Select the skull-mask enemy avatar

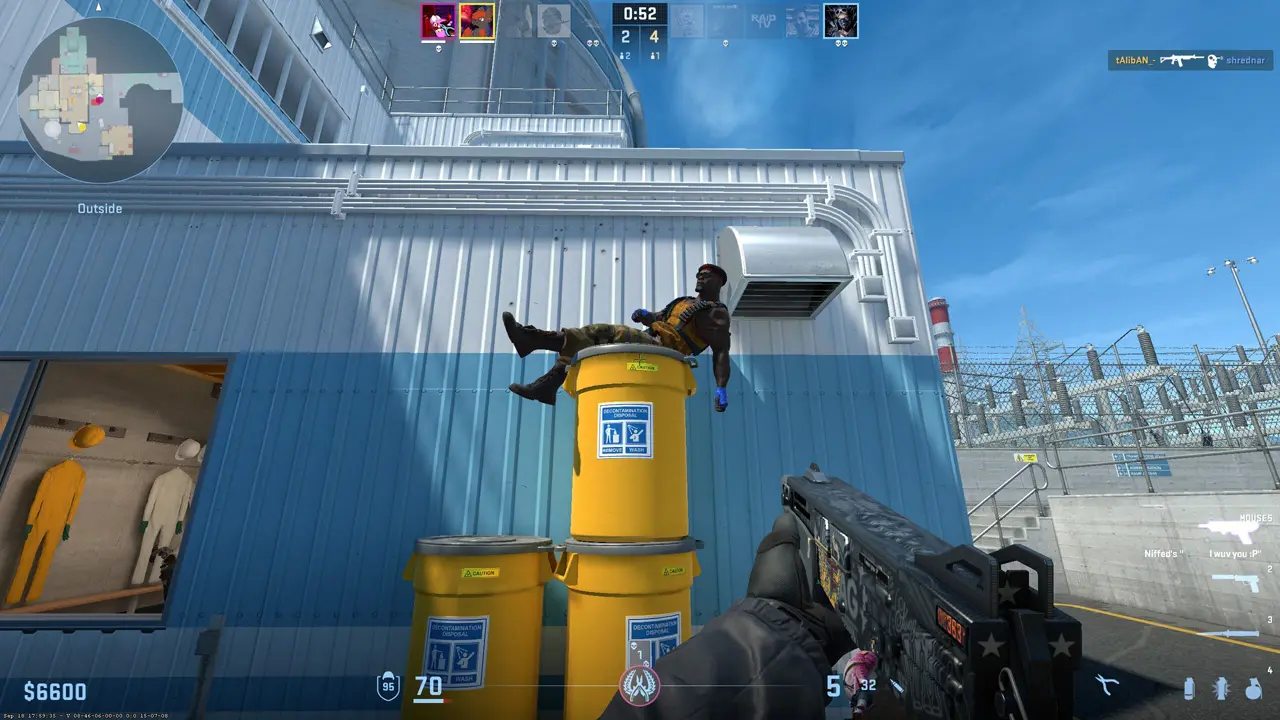pyautogui.click(x=841, y=21)
